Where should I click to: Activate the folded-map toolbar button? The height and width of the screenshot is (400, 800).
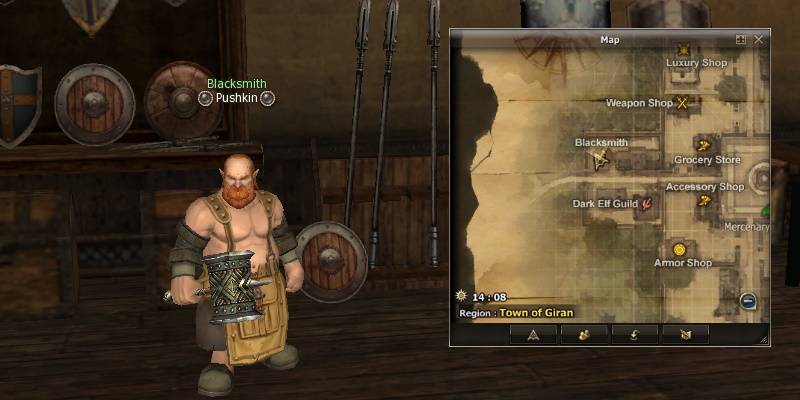pos(685,334)
